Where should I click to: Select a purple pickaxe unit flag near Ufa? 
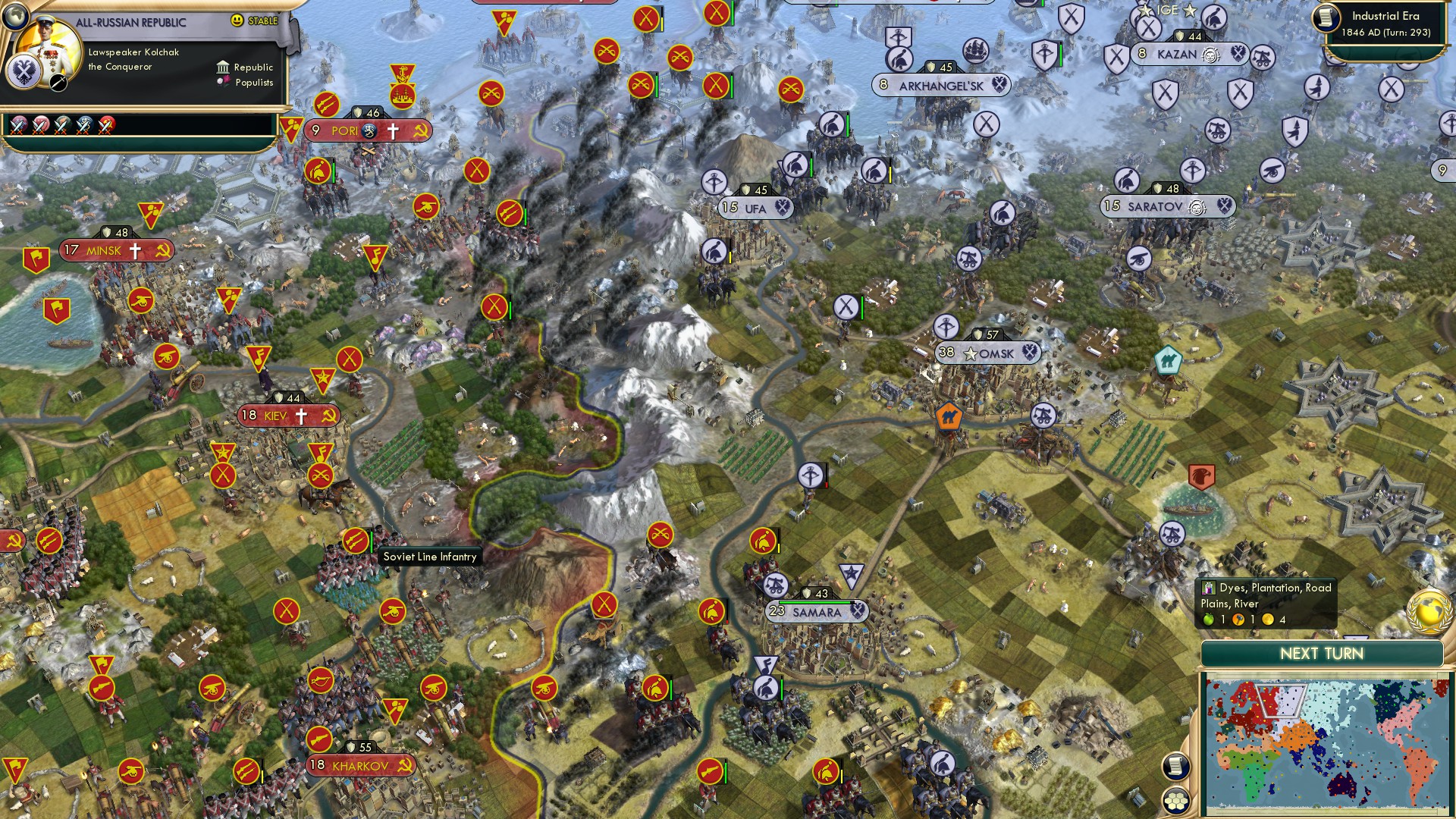click(714, 182)
